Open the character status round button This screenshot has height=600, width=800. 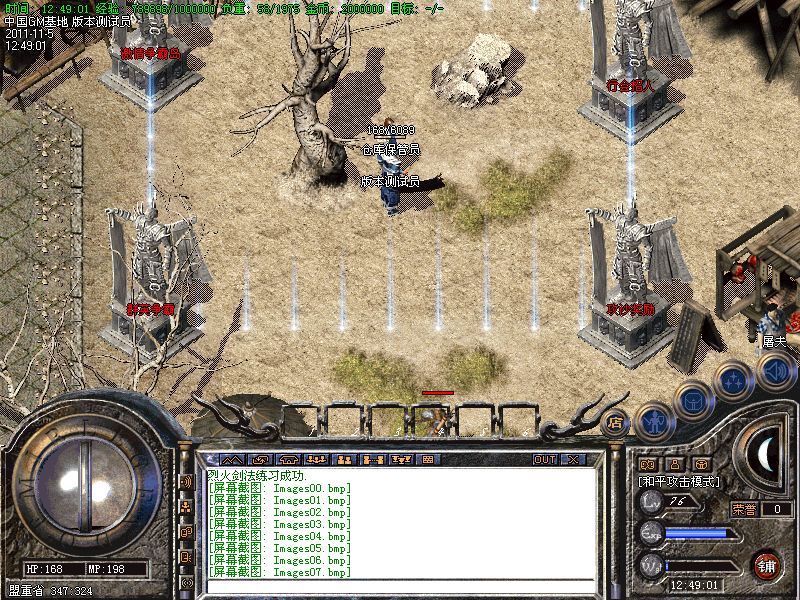click(654, 423)
